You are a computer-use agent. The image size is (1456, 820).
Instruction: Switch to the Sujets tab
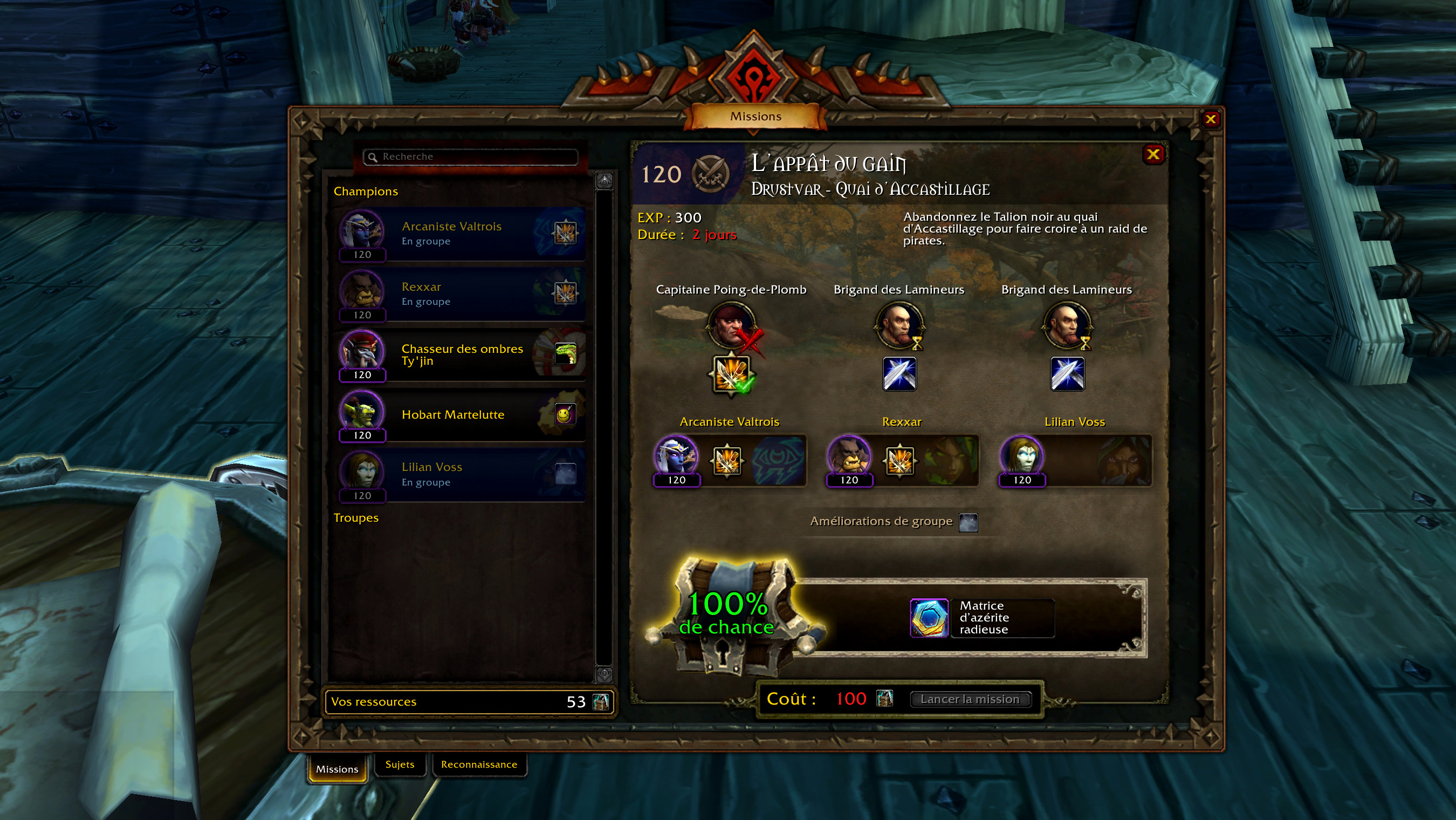400,764
